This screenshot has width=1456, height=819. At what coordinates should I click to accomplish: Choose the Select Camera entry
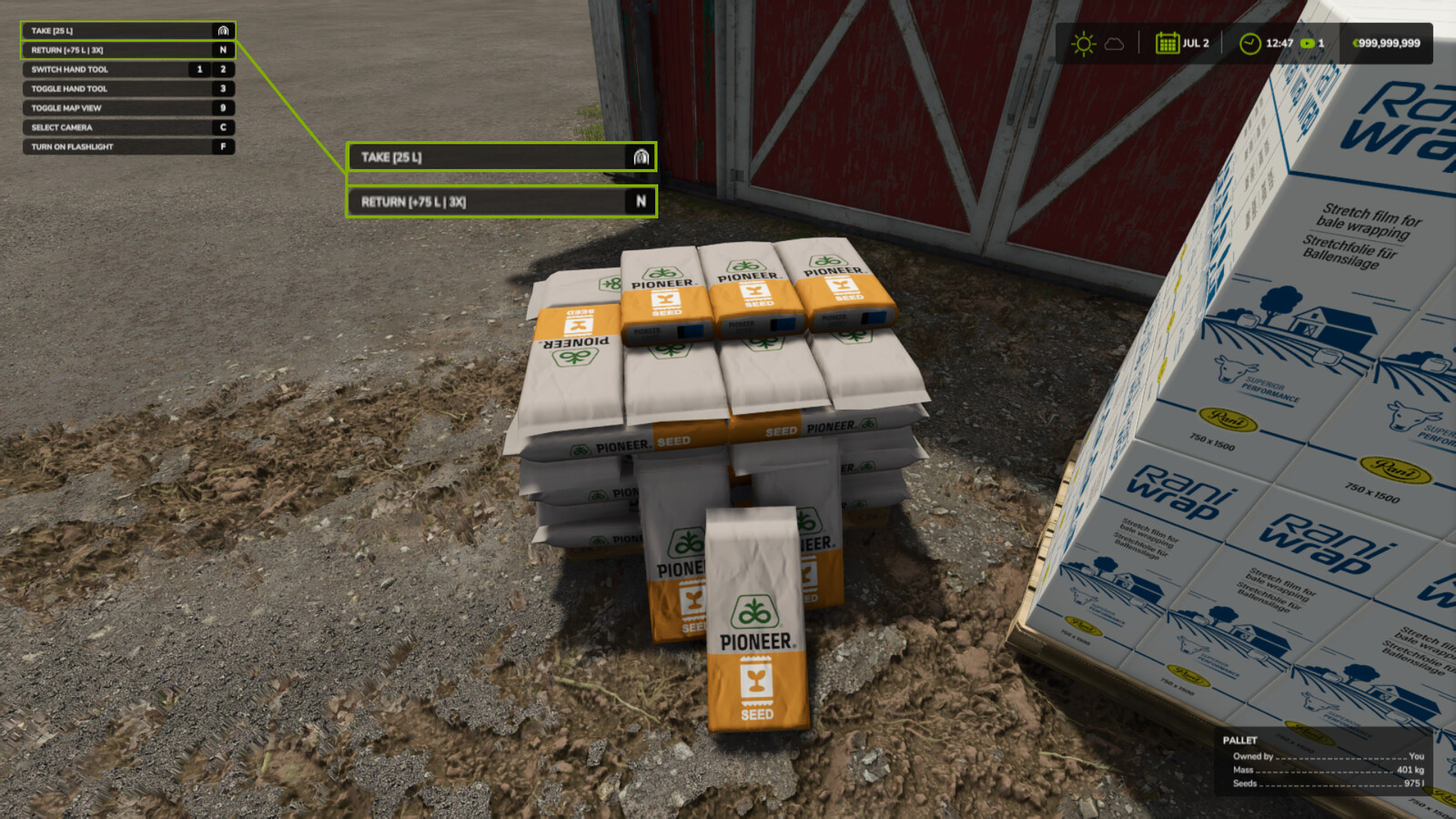(x=128, y=127)
